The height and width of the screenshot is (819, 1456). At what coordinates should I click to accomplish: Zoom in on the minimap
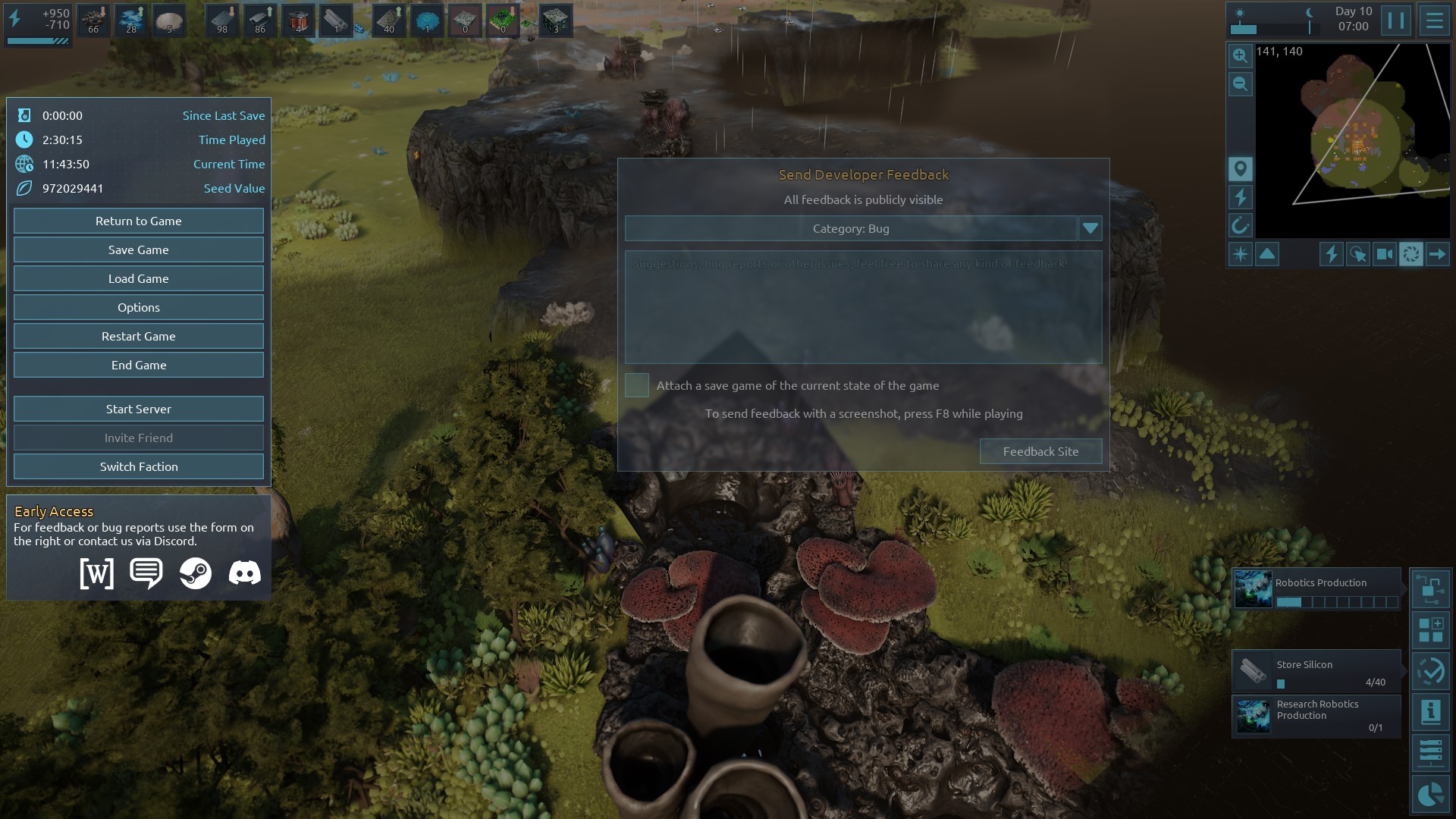[x=1240, y=55]
